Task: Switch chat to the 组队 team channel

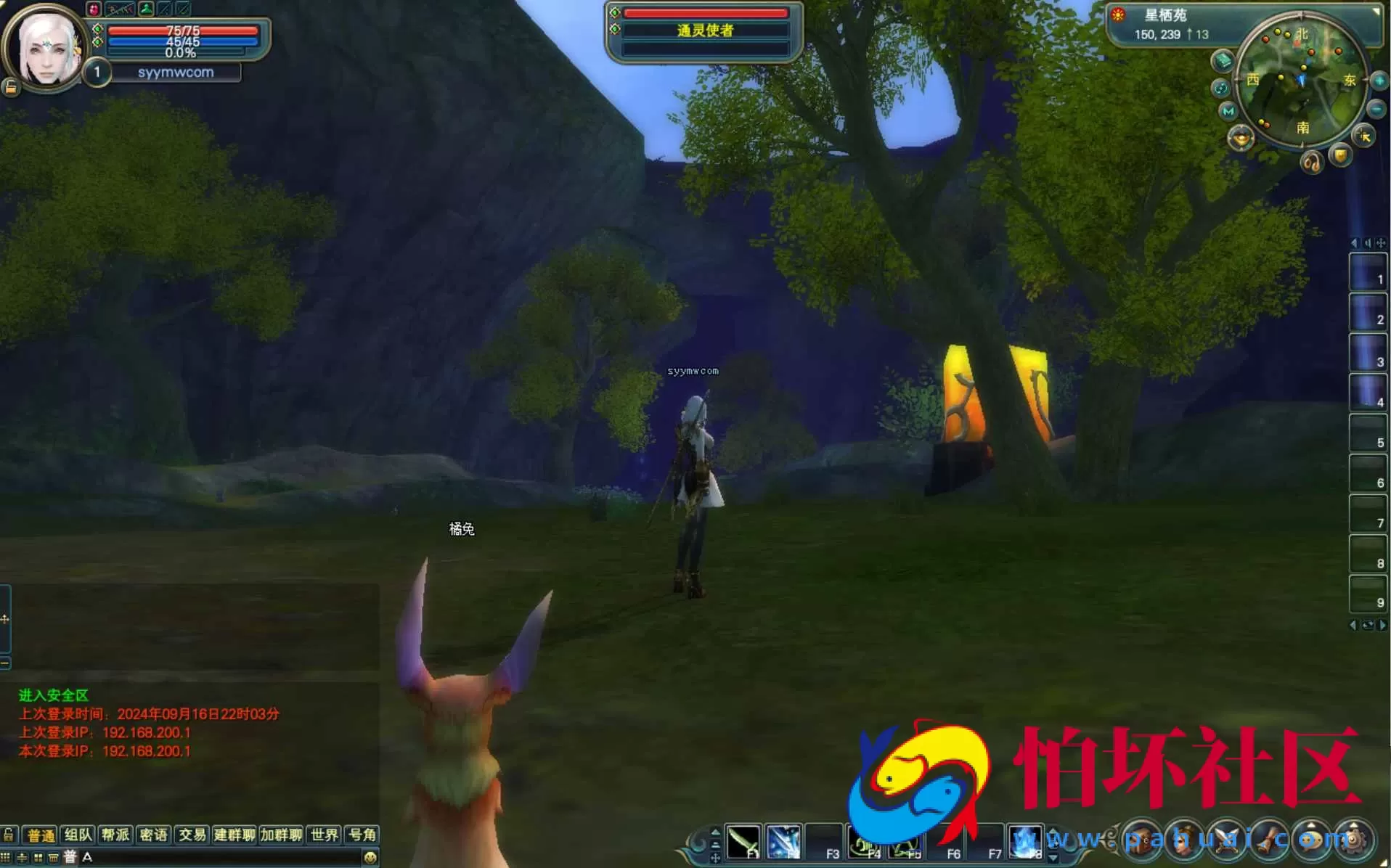Action: pyautogui.click(x=78, y=835)
